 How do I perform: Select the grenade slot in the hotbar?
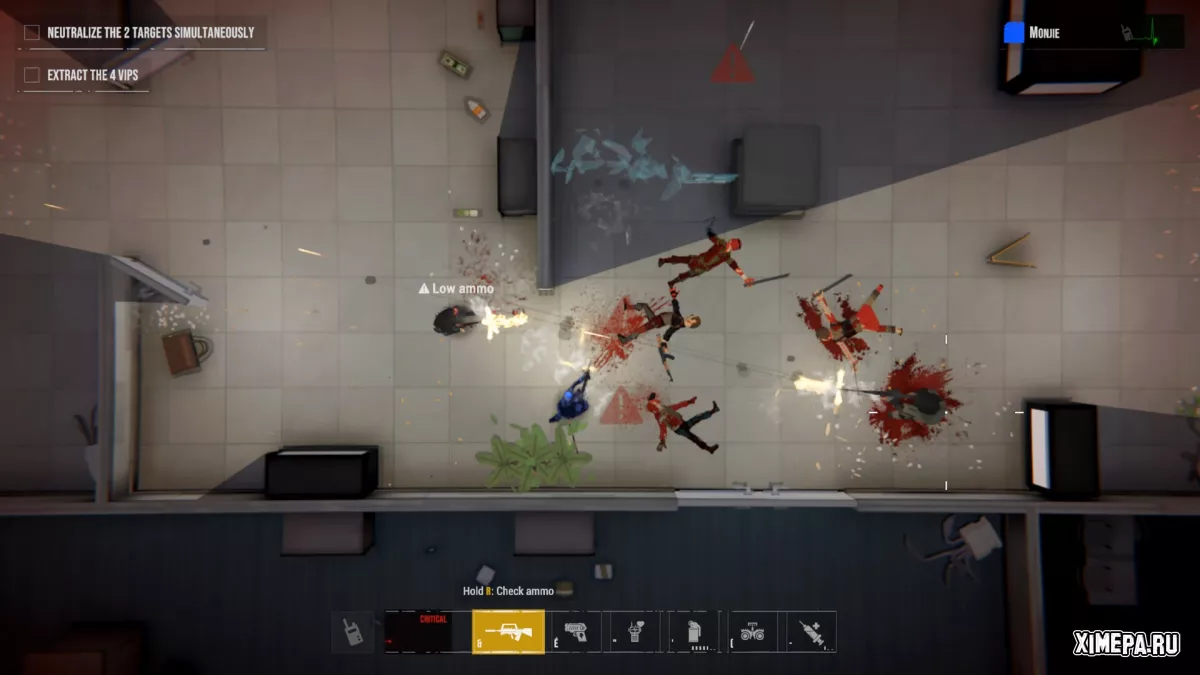click(695, 632)
